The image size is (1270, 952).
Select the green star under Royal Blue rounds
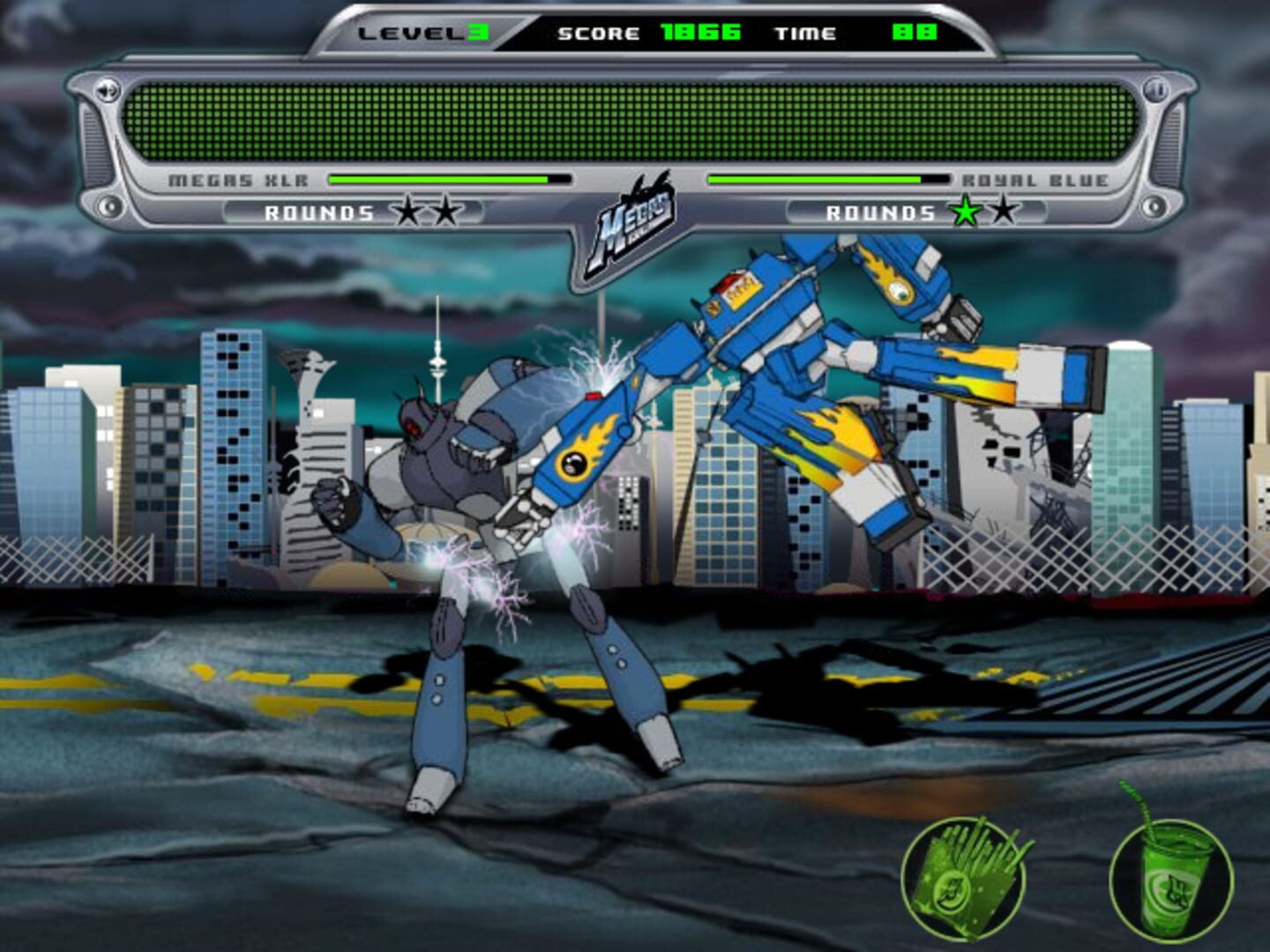(x=966, y=211)
